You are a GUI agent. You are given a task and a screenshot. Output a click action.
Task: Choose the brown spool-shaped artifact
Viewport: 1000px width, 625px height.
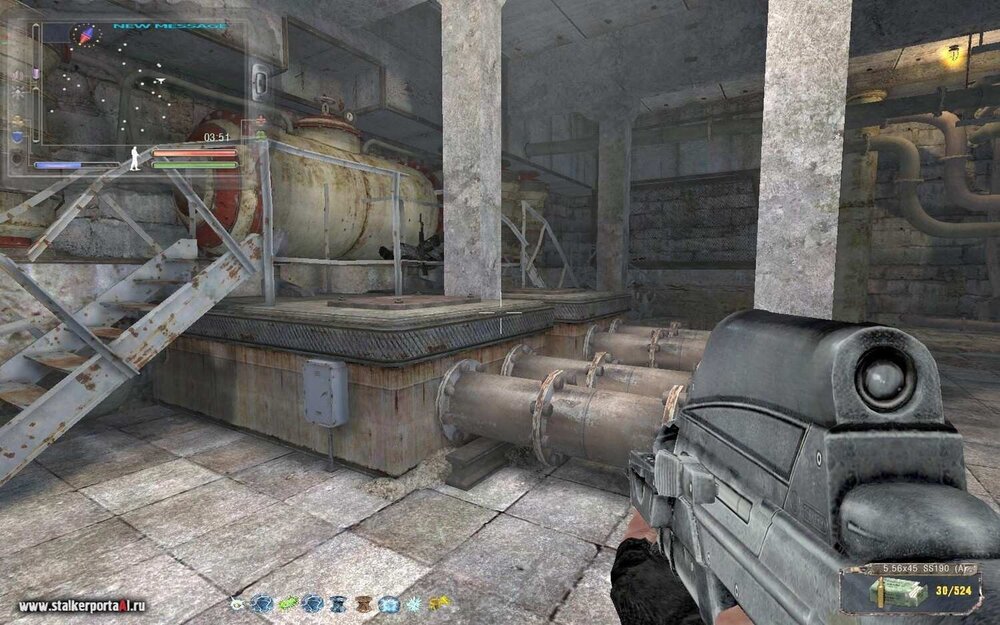click(362, 603)
